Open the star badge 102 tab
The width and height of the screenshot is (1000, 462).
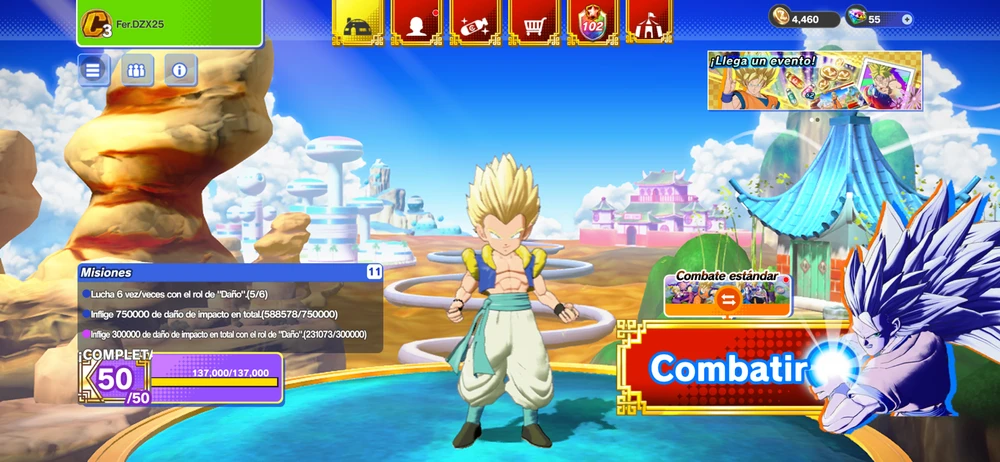(593, 22)
